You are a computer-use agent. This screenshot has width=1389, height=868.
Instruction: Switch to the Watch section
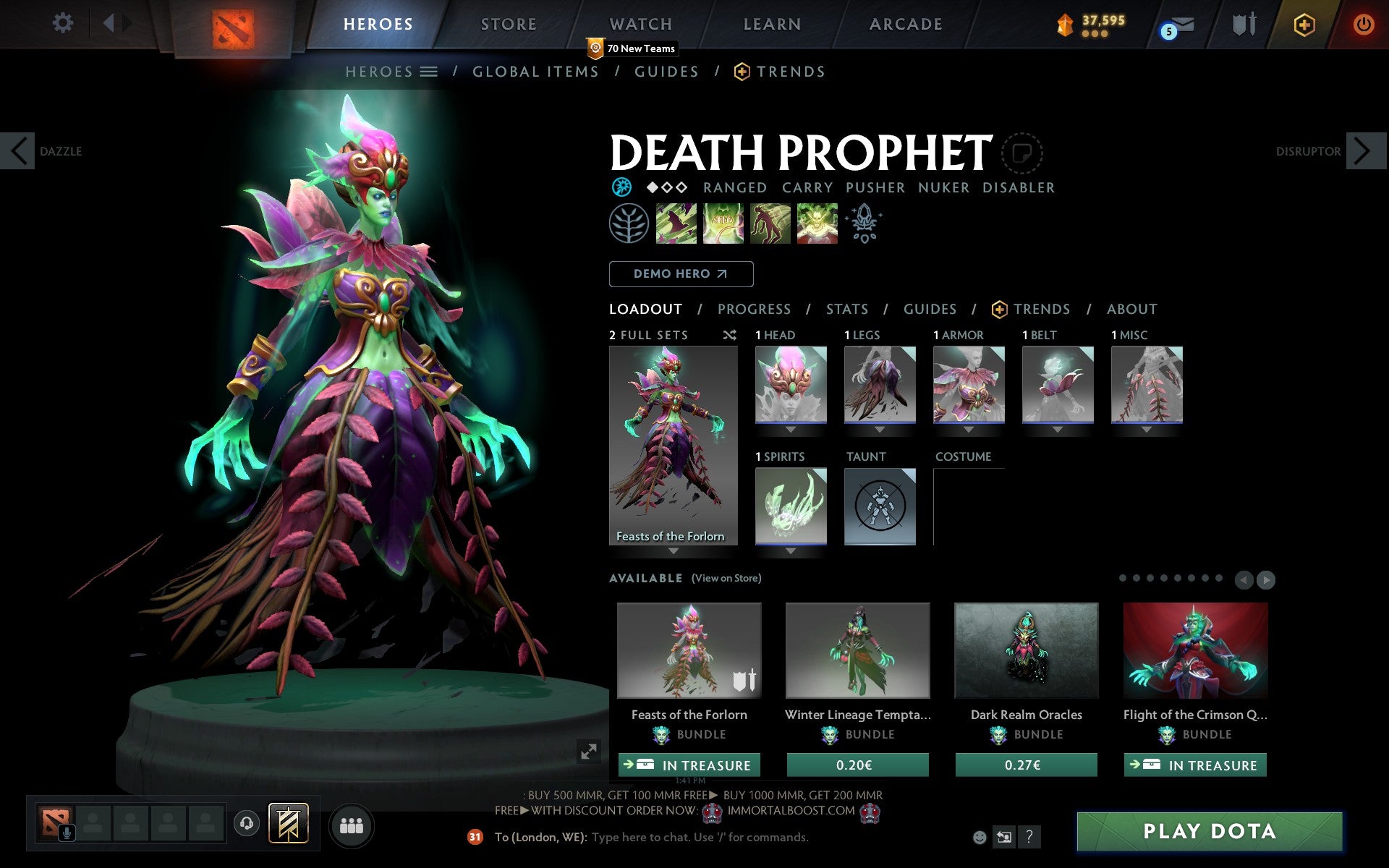tap(641, 24)
